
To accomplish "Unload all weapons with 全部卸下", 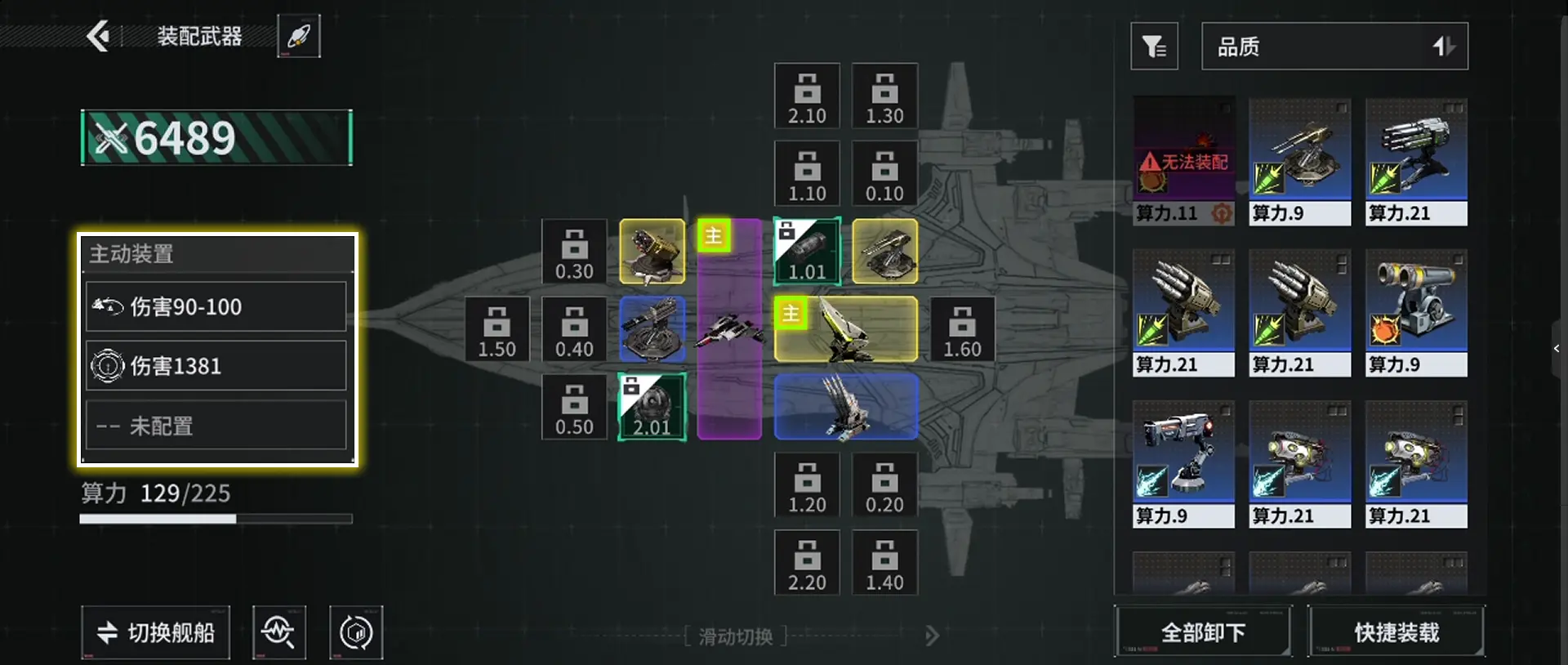I will tap(1203, 632).
